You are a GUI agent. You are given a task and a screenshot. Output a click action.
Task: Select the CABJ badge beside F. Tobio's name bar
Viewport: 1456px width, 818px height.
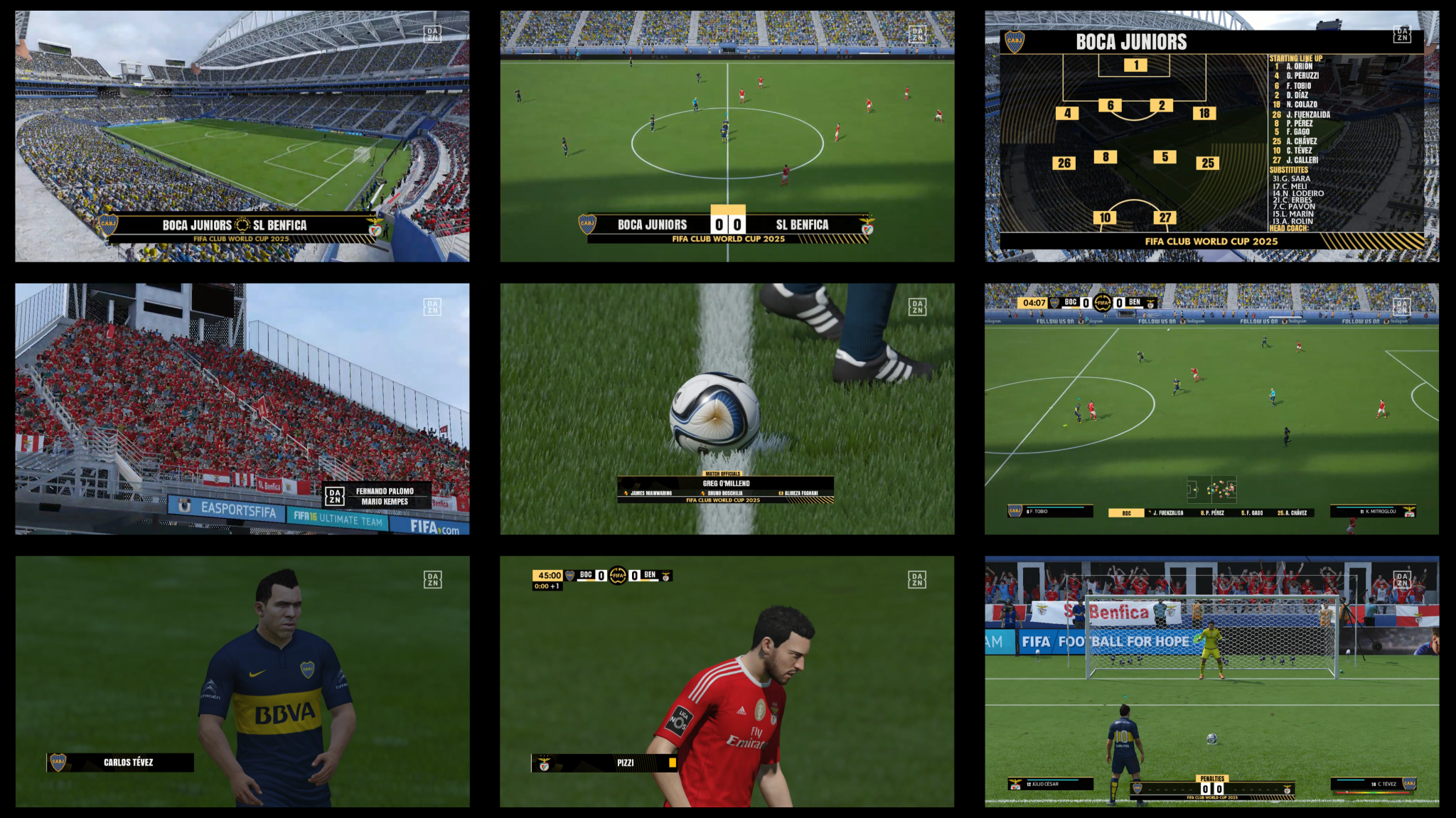pos(1015,509)
